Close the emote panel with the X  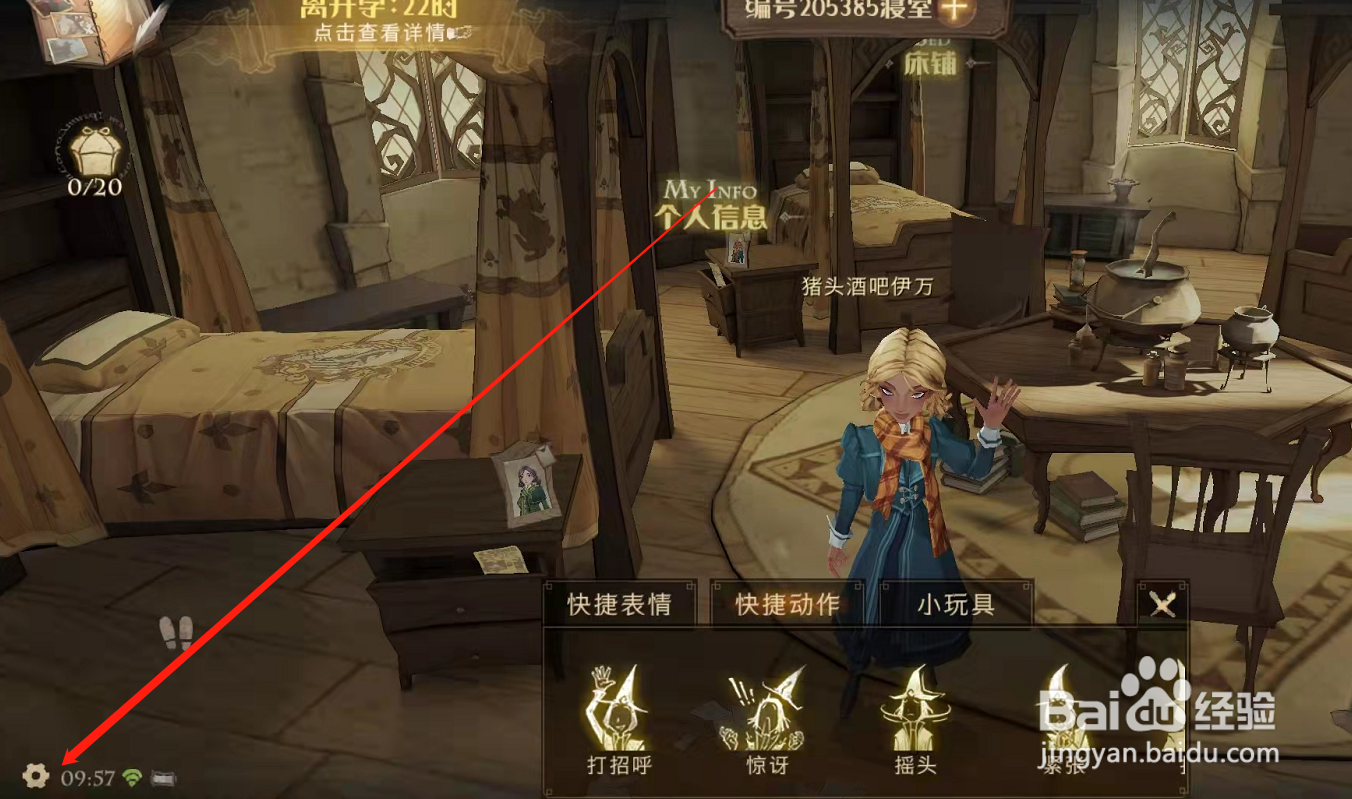pyautogui.click(x=1161, y=604)
